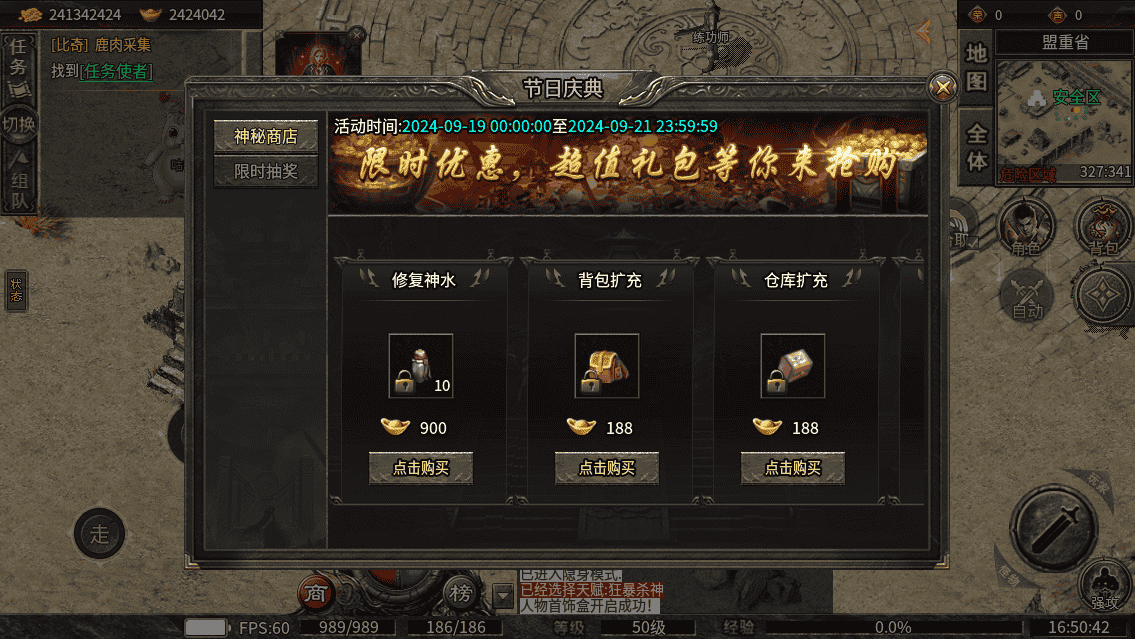This screenshot has height=639, width=1135.
Task: Open the 地图 map button
Action: 976,66
